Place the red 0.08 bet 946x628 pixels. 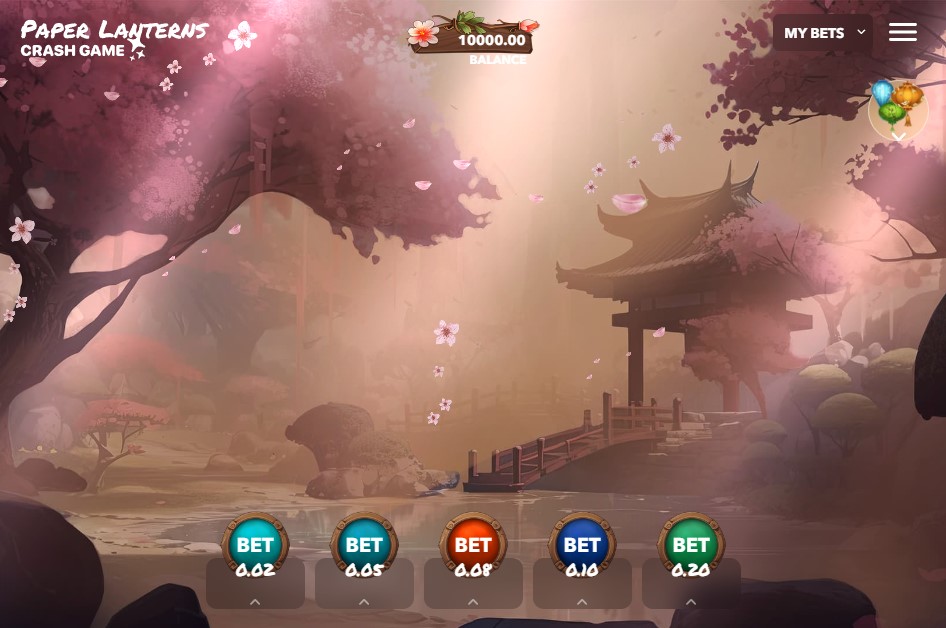(x=473, y=546)
